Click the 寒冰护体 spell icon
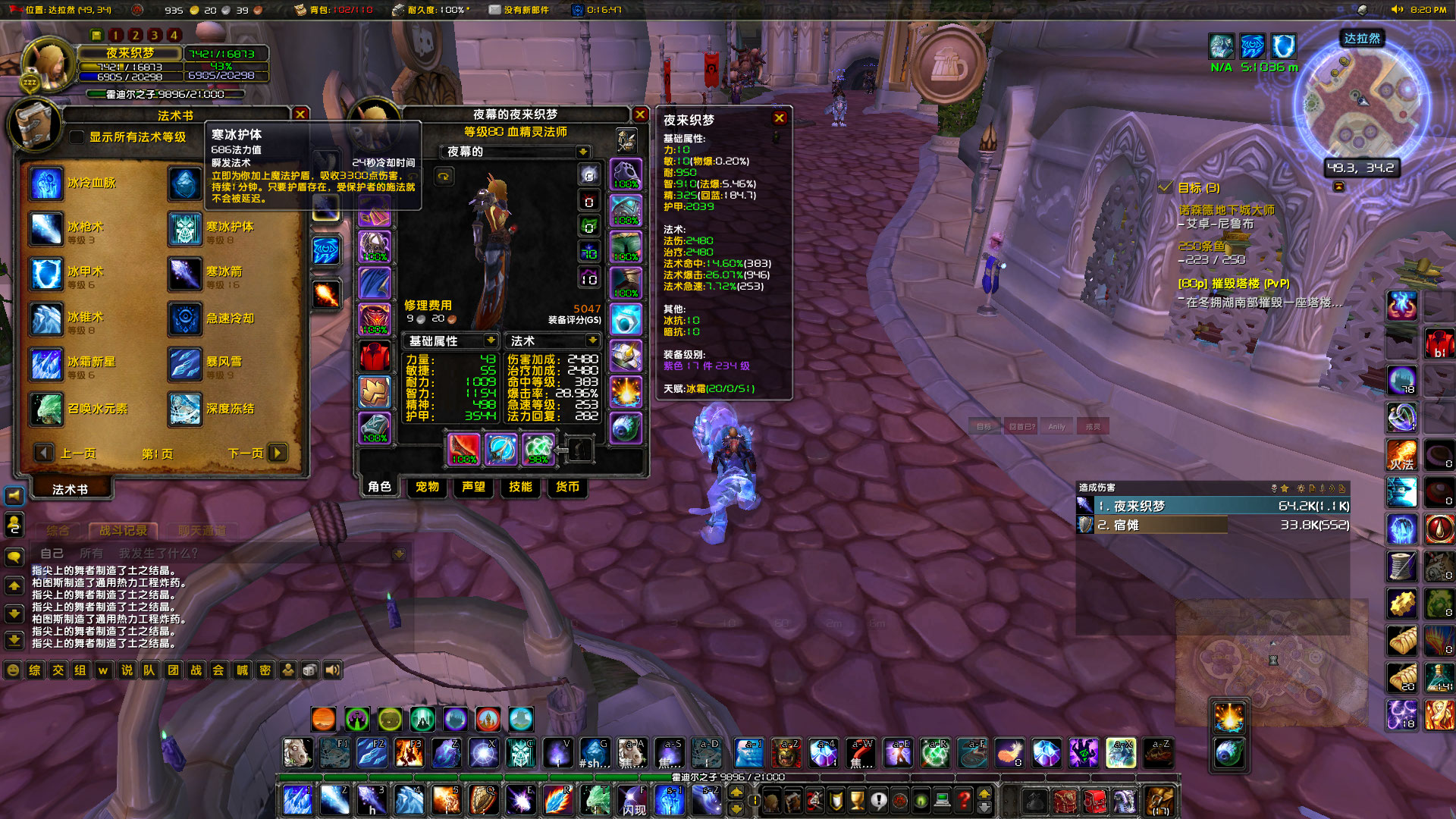 point(186,229)
